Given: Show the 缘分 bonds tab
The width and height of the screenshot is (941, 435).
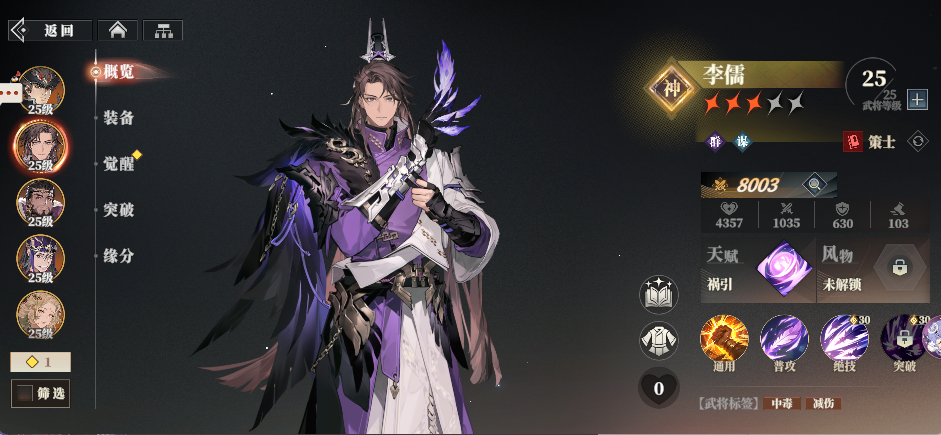Looking at the screenshot, I should [119, 256].
